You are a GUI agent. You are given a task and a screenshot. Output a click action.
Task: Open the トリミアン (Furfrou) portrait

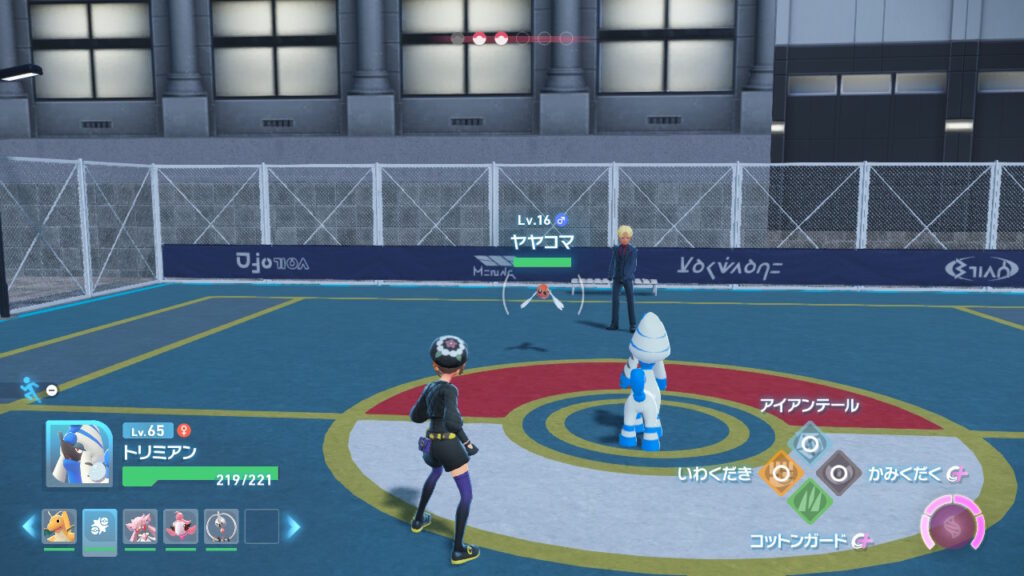tap(76, 452)
